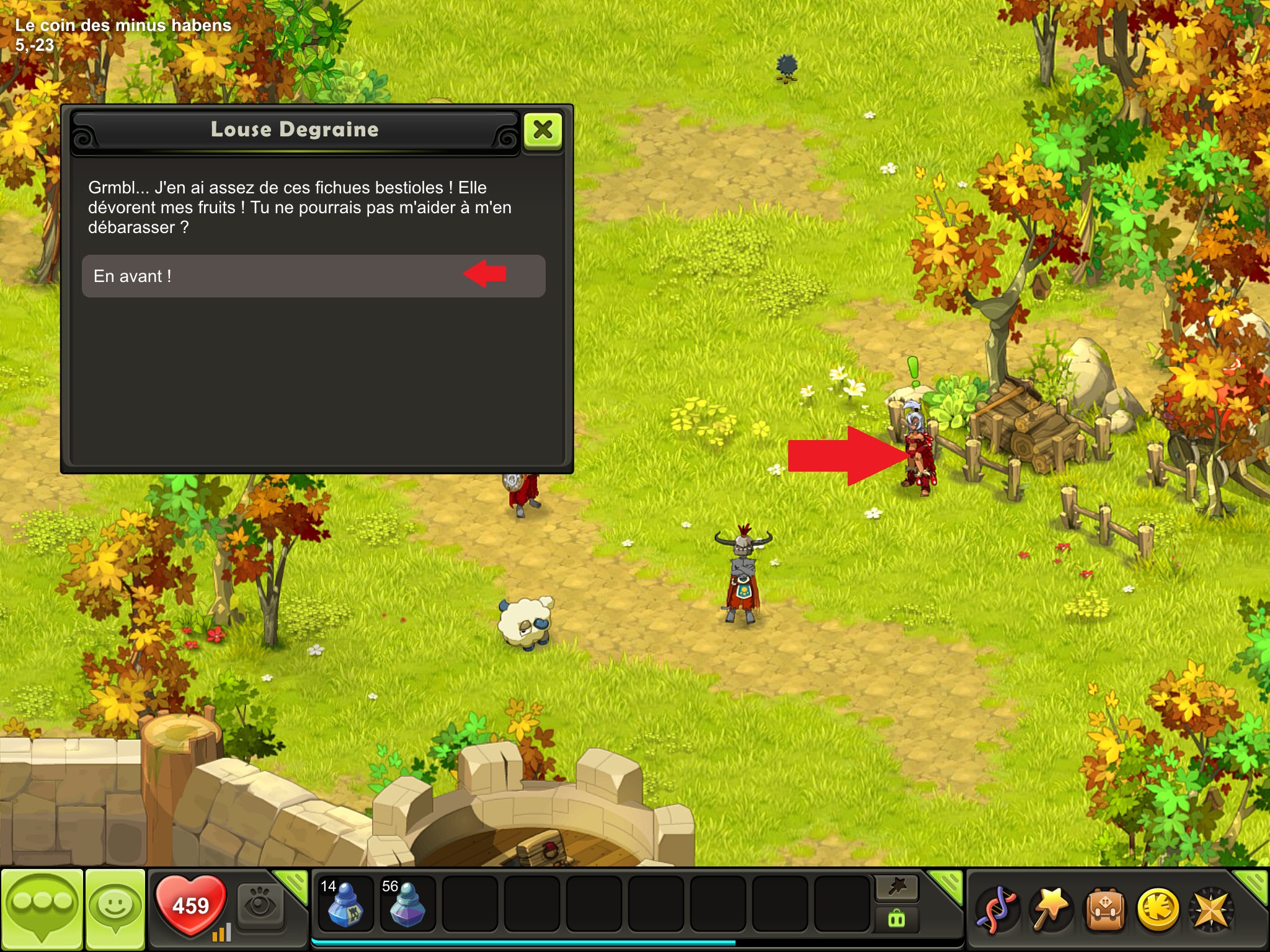
Task: Close the Louse Degraine dialogue window
Action: point(543,130)
